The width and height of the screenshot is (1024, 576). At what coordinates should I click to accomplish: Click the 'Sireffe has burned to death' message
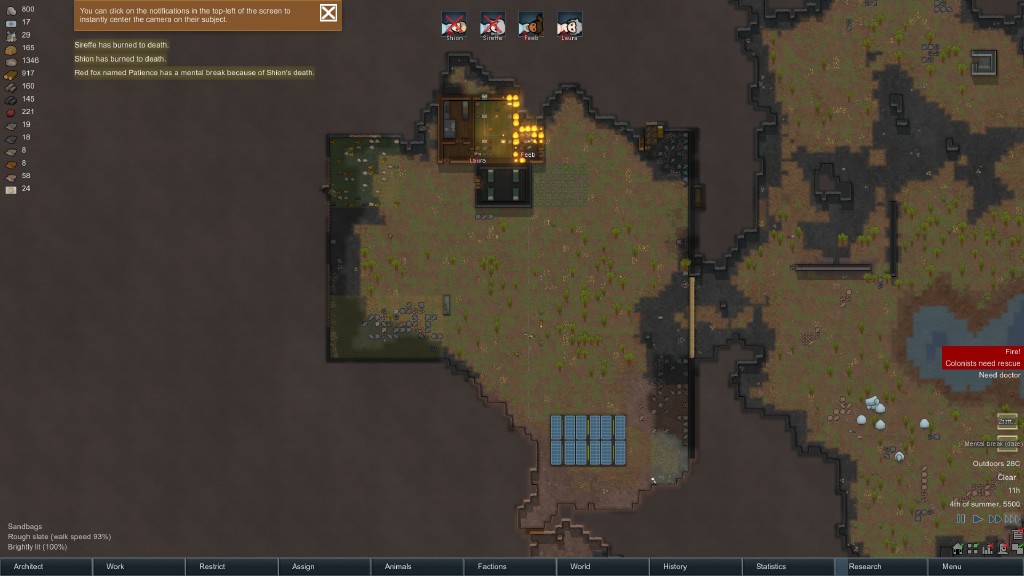121,45
